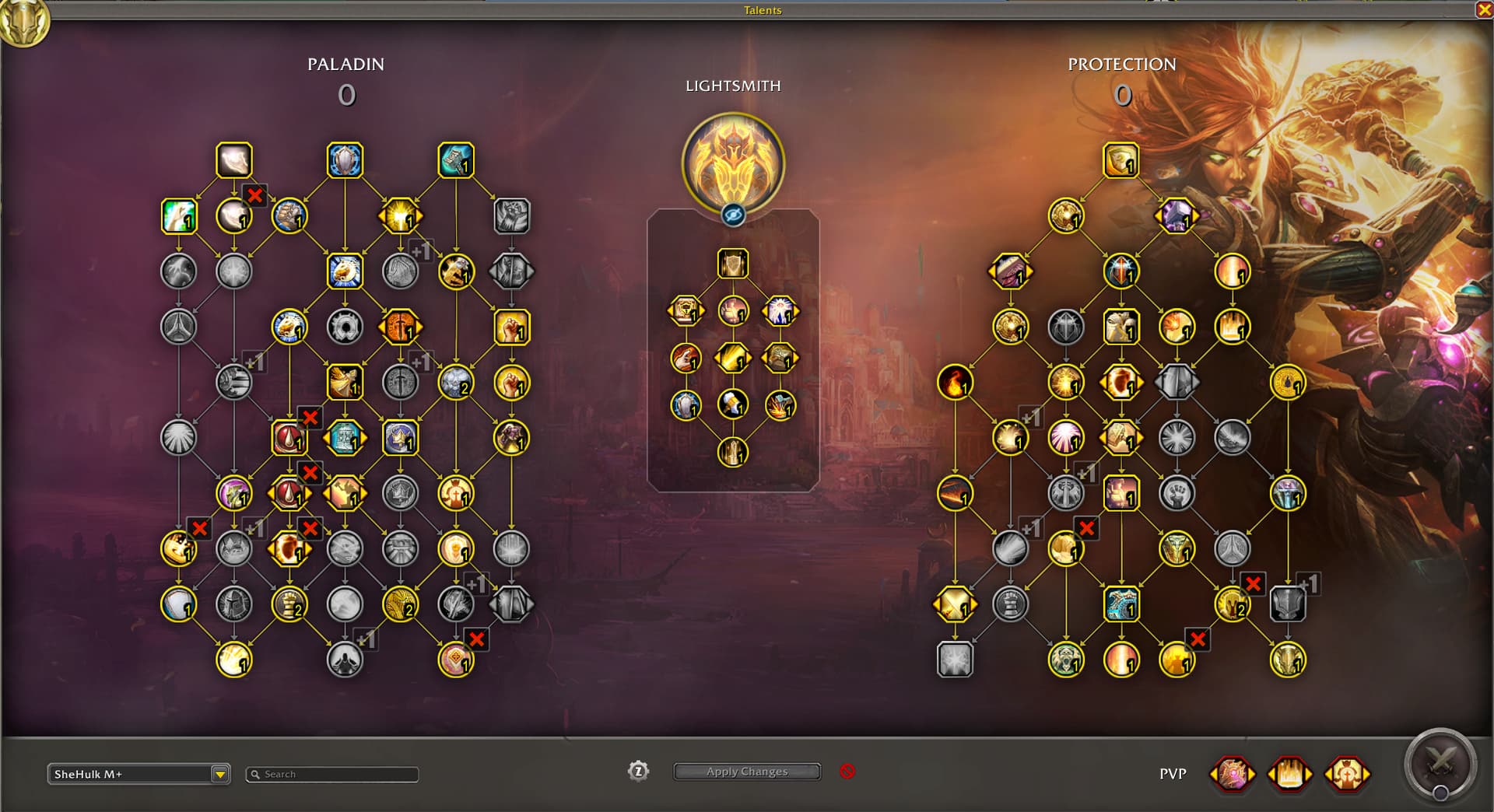Select the Lay on Hands talent node
Viewport: 1494px width, 812px height.
(x=234, y=160)
